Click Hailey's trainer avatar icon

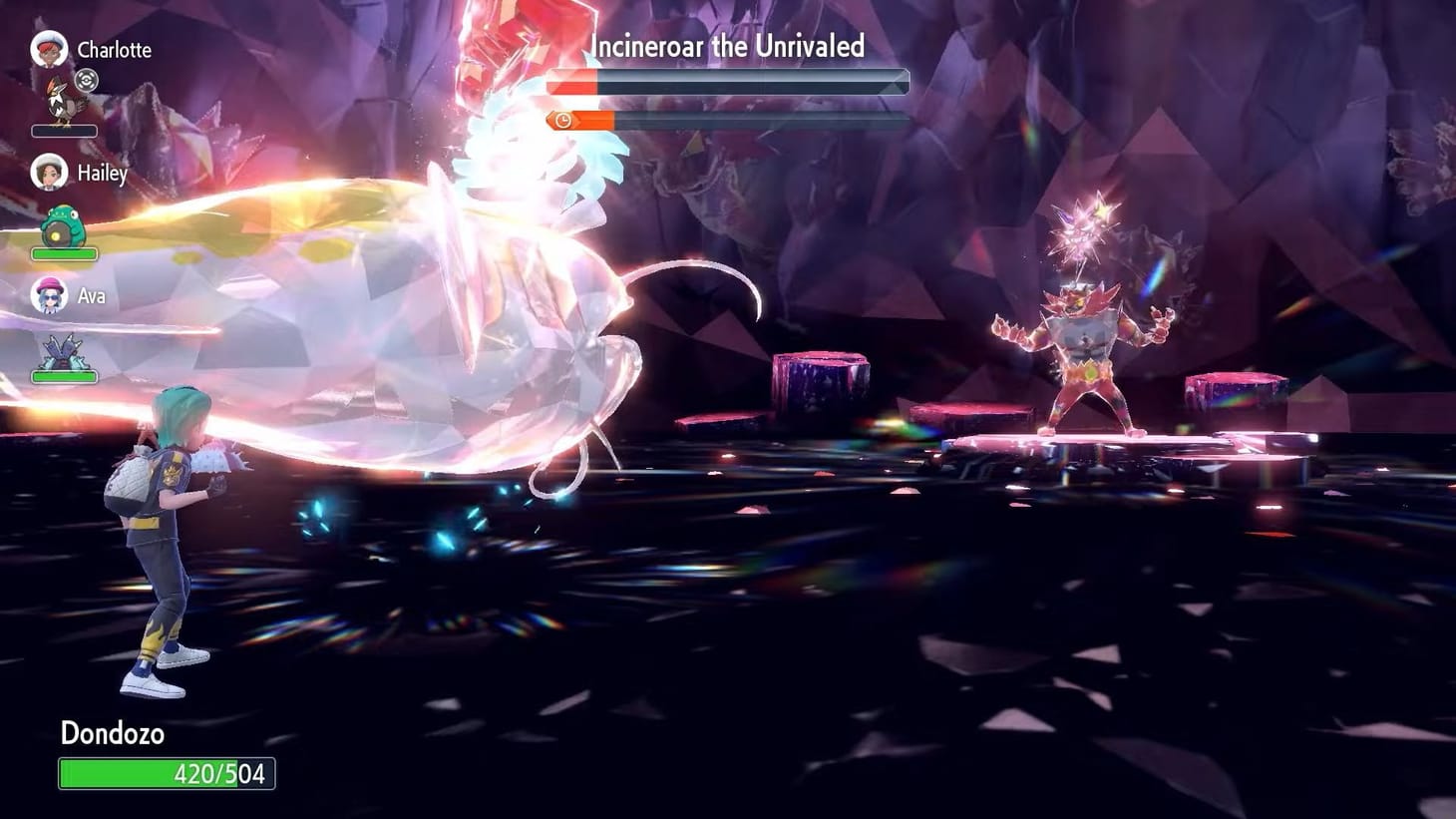tap(48, 172)
